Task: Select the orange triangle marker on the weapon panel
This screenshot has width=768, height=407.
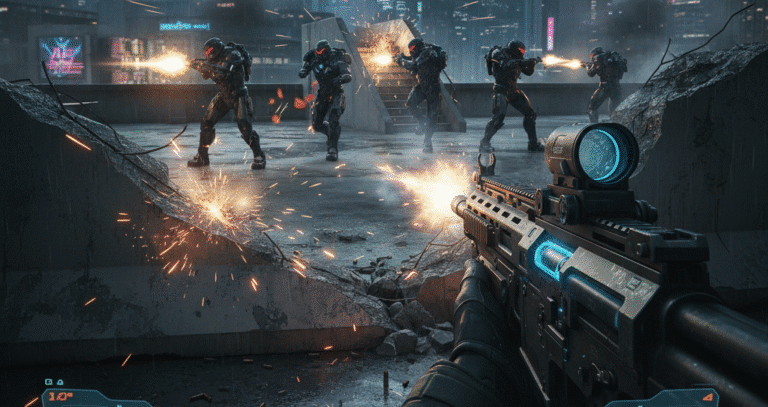Action: click(708, 397)
